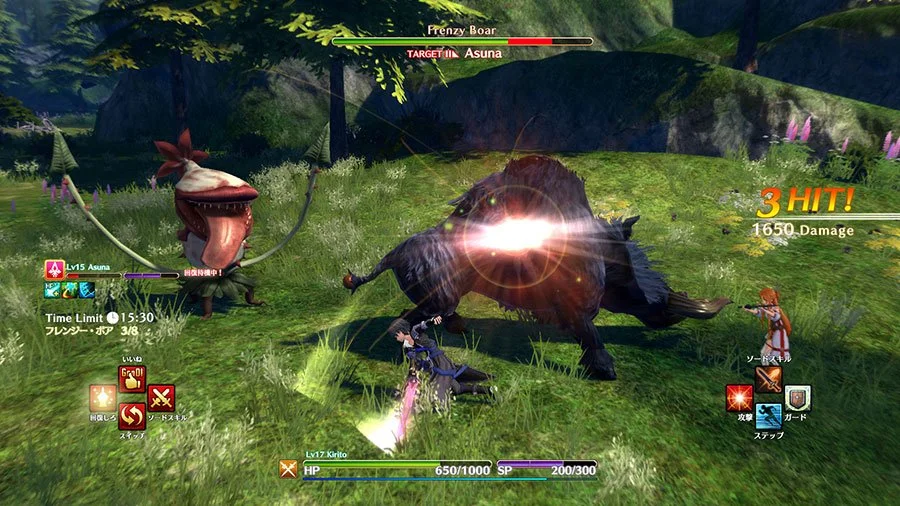
Task: Select the crossed swords partner command
Action: click(x=161, y=398)
